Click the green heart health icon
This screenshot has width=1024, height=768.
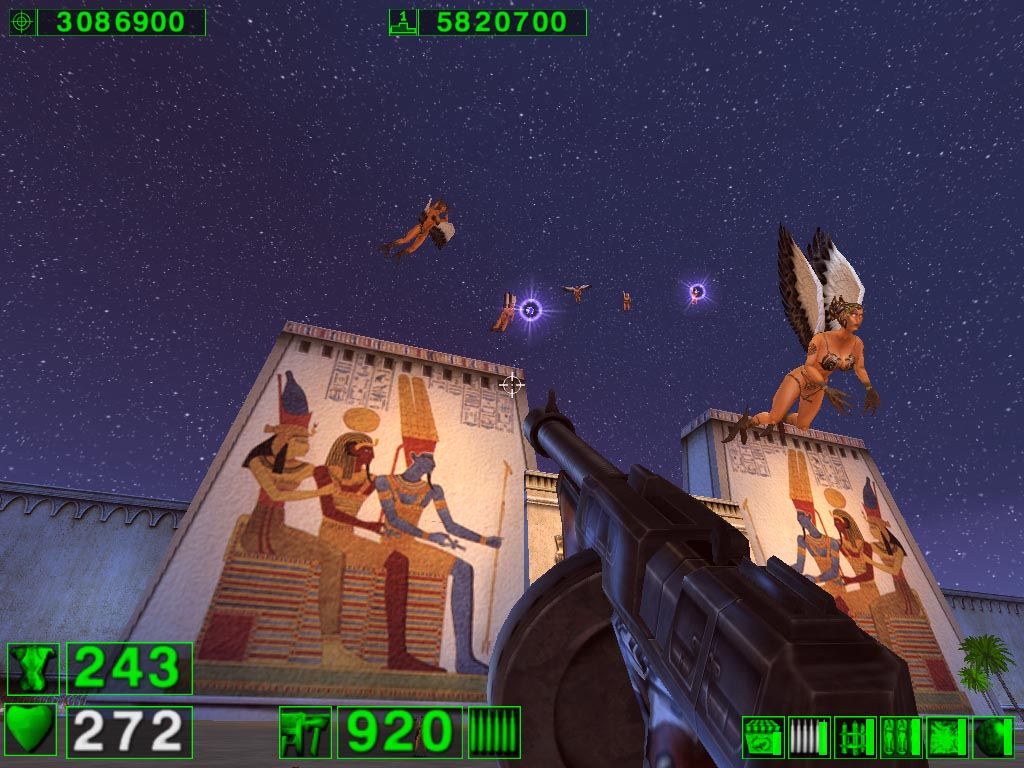(31, 731)
